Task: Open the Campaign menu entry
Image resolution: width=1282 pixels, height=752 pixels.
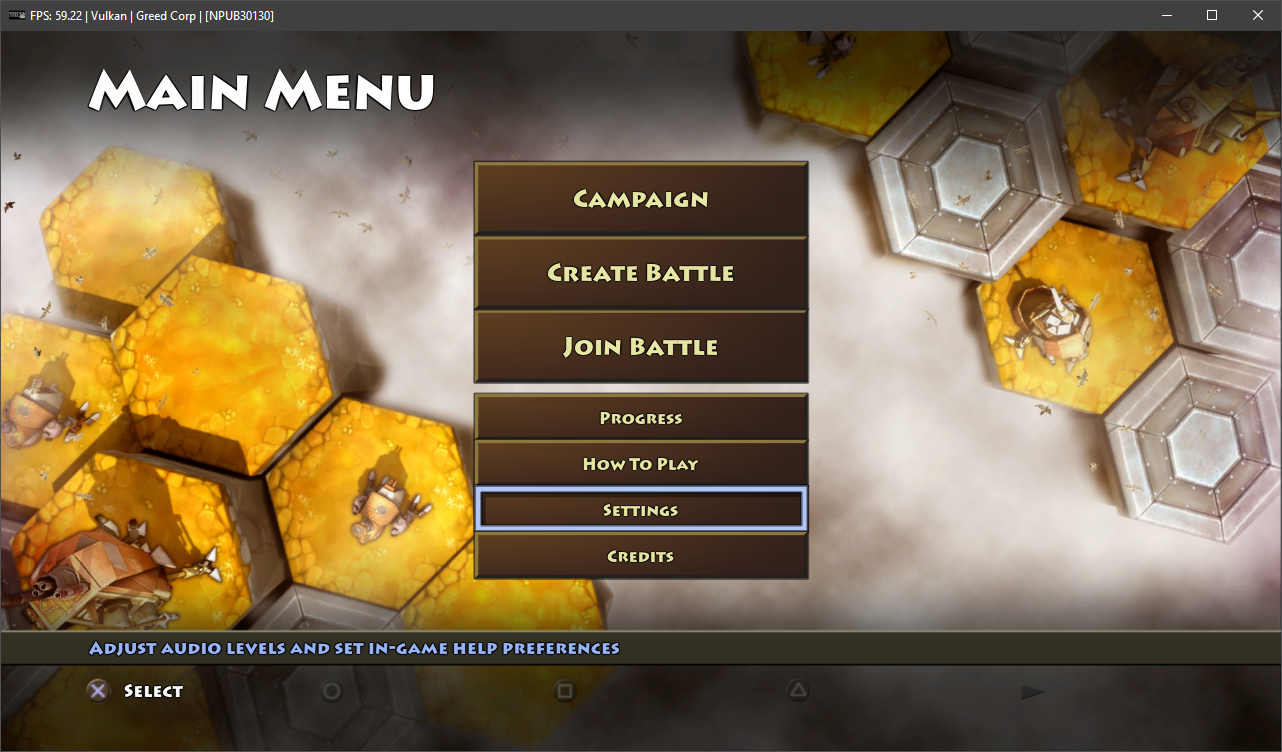Action: (x=640, y=199)
